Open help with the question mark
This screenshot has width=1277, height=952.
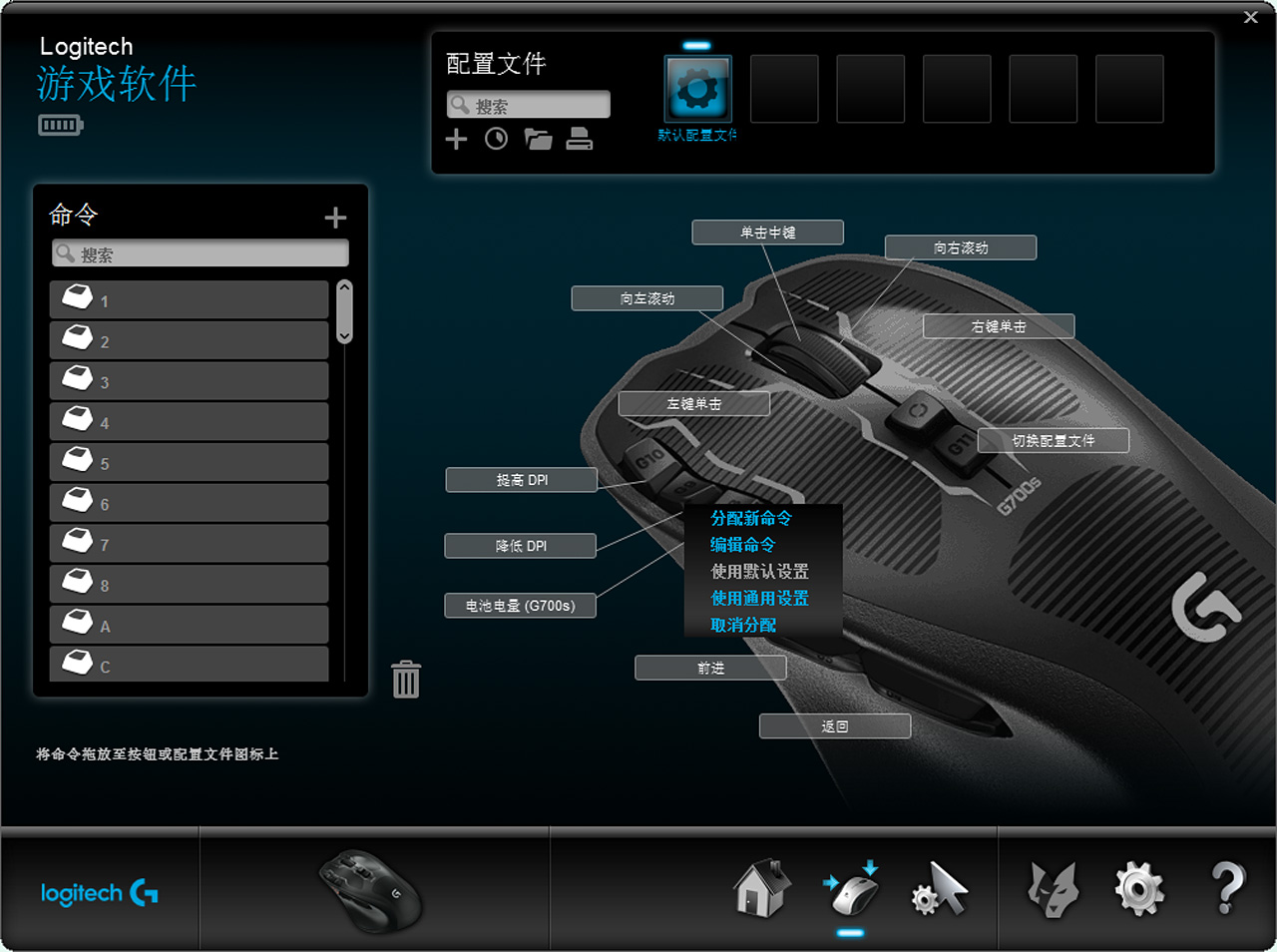pos(1228,888)
